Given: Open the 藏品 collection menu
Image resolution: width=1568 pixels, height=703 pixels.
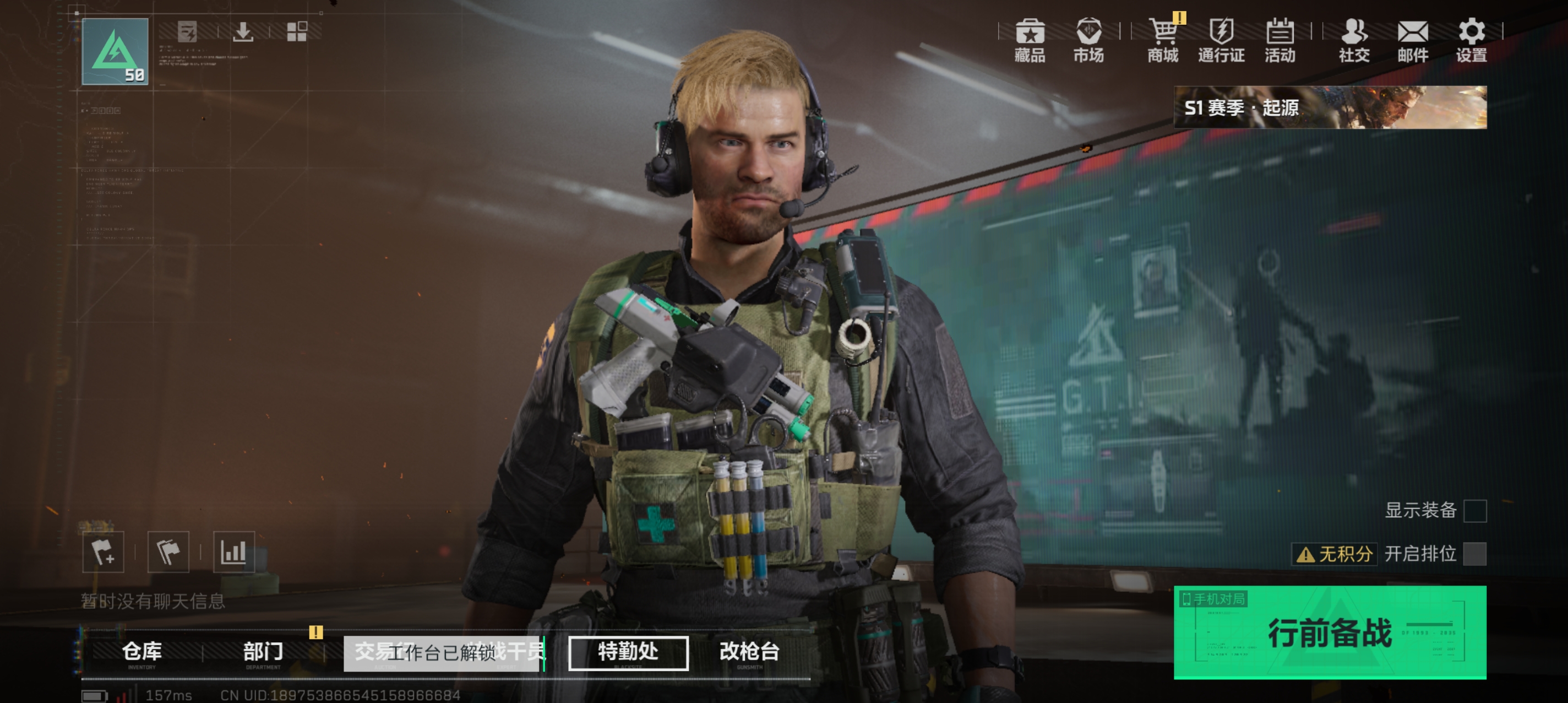Looking at the screenshot, I should [1030, 40].
